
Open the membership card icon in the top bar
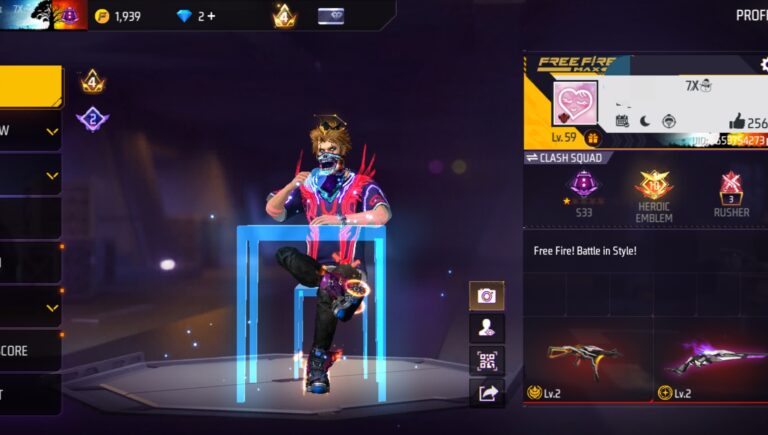click(331, 16)
